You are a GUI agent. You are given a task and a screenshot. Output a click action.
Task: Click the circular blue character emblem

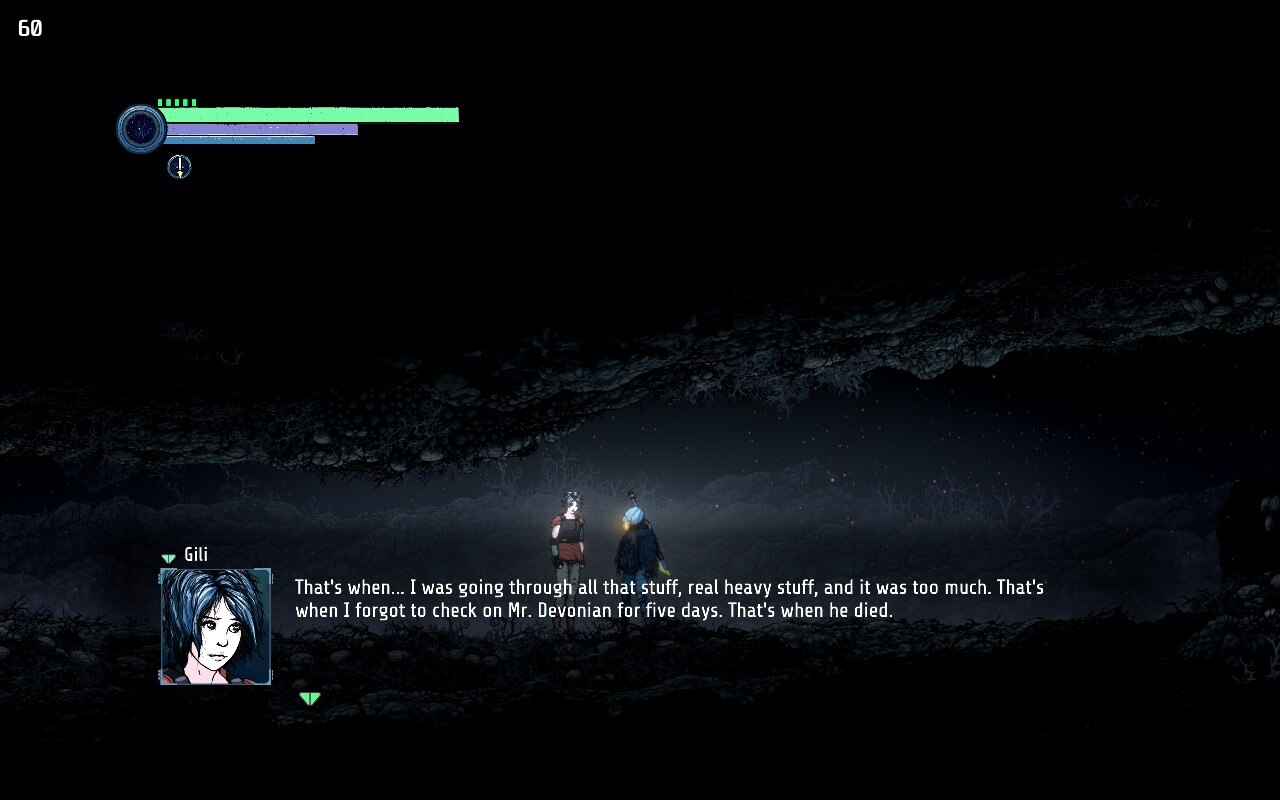point(141,129)
